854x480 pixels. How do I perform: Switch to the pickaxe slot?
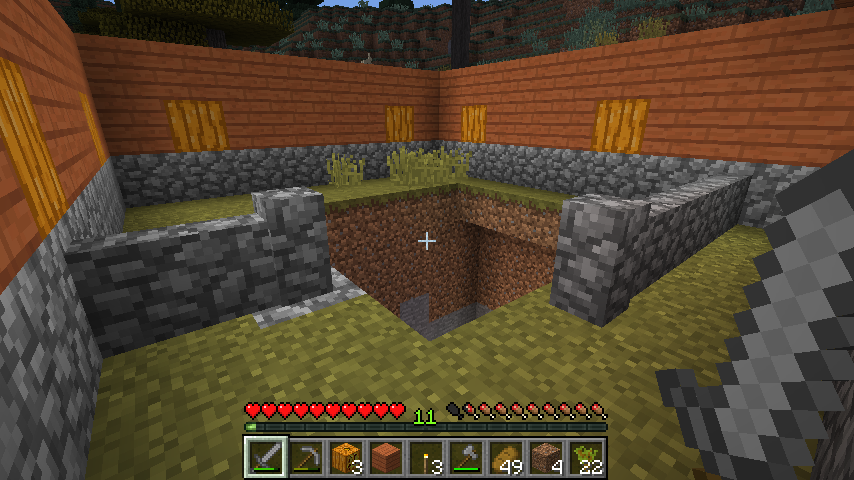306,458
